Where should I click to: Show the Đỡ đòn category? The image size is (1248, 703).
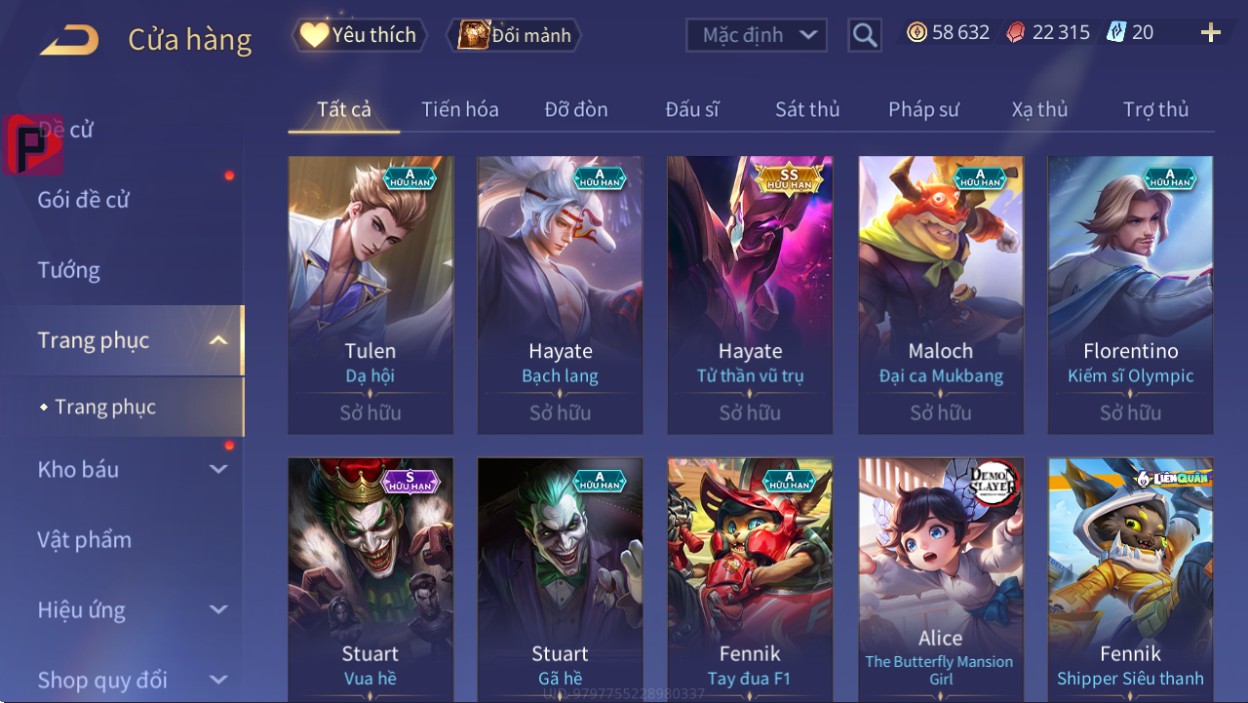(576, 109)
